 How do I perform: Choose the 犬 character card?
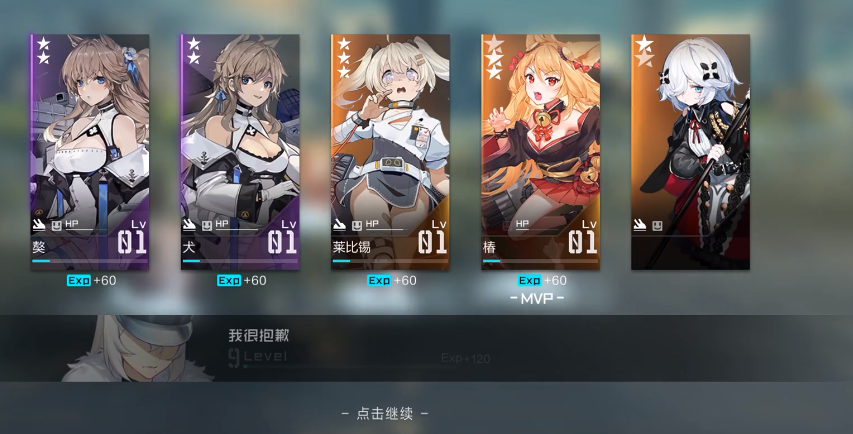click(239, 152)
